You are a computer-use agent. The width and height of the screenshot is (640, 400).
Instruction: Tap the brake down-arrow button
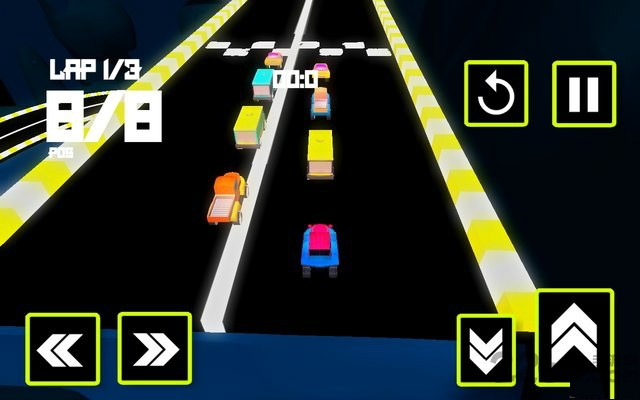tap(484, 347)
